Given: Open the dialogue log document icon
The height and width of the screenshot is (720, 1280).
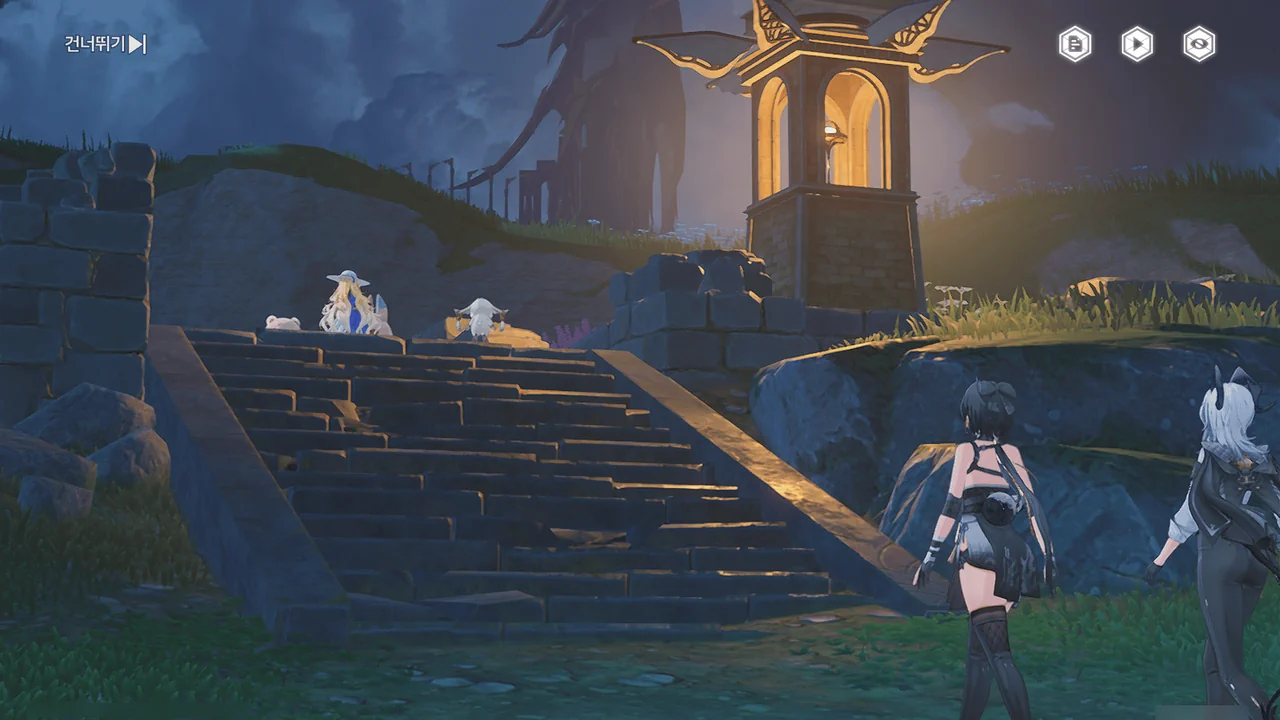Looking at the screenshot, I should [1075, 44].
